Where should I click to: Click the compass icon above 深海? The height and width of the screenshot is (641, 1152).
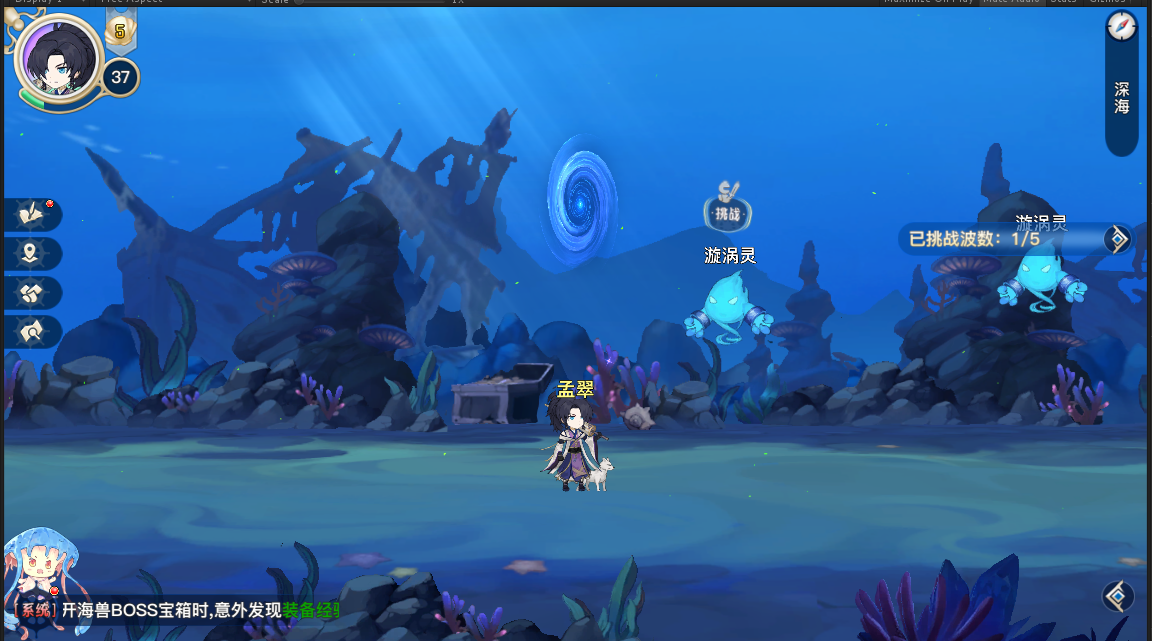point(1122,27)
